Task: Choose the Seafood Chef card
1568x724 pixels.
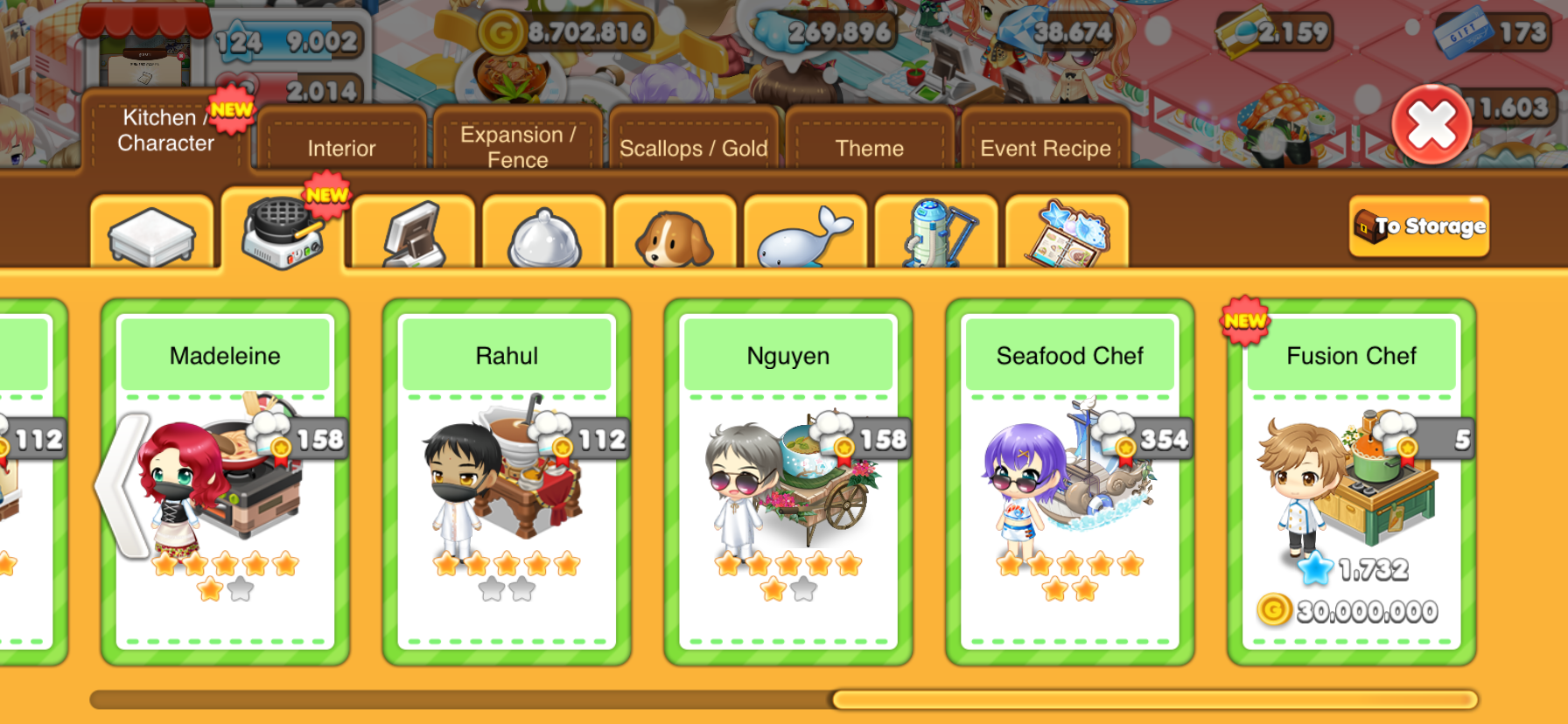Action: click(1069, 481)
